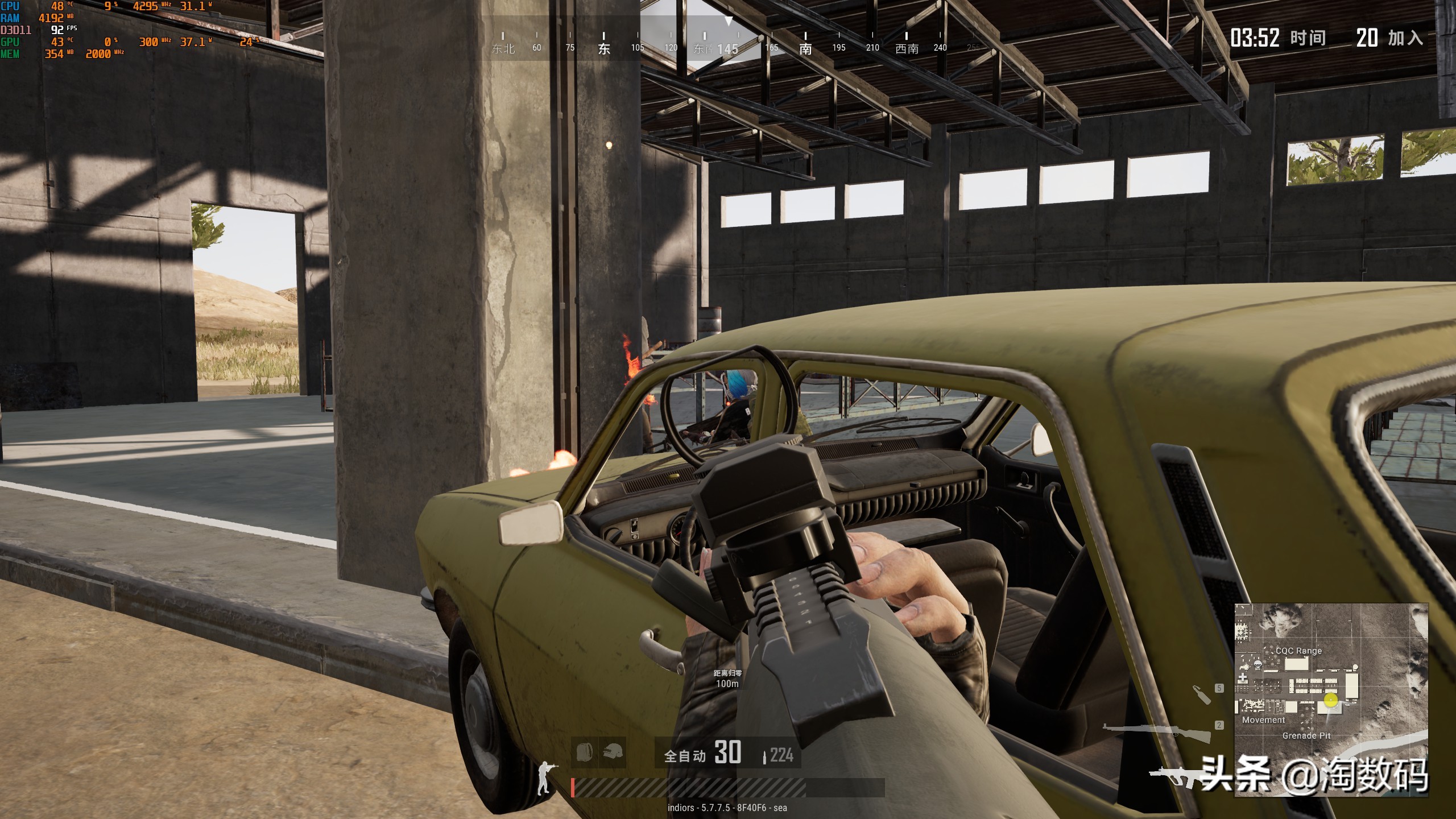Select the helmet status icon
The image size is (1456, 819).
613,752
